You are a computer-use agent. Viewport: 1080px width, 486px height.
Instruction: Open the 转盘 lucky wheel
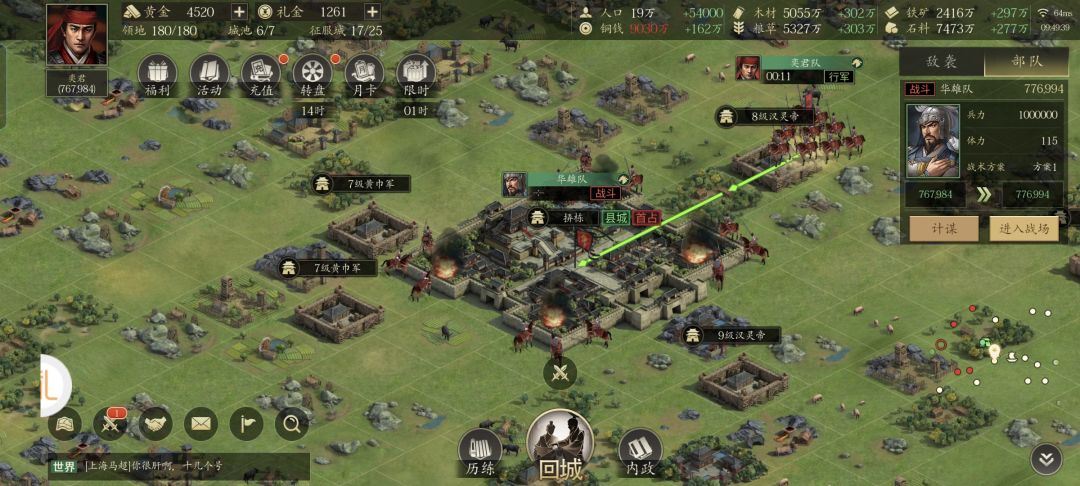[x=312, y=73]
